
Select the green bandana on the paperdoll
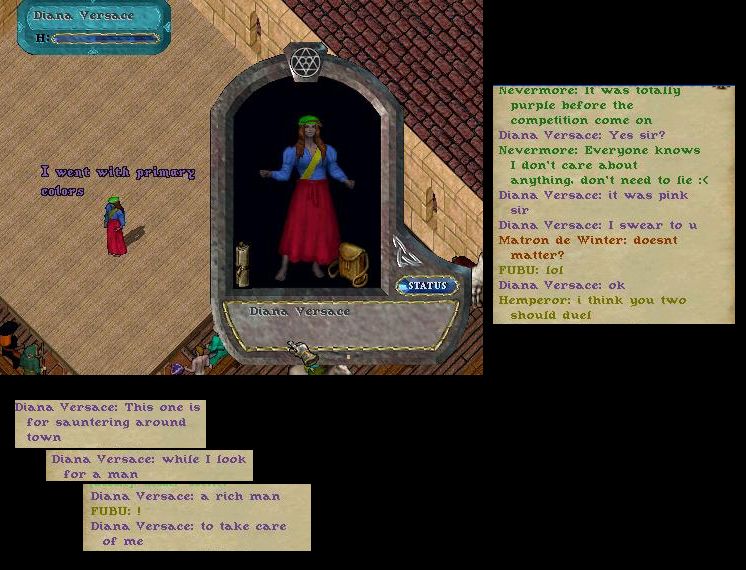[x=309, y=122]
